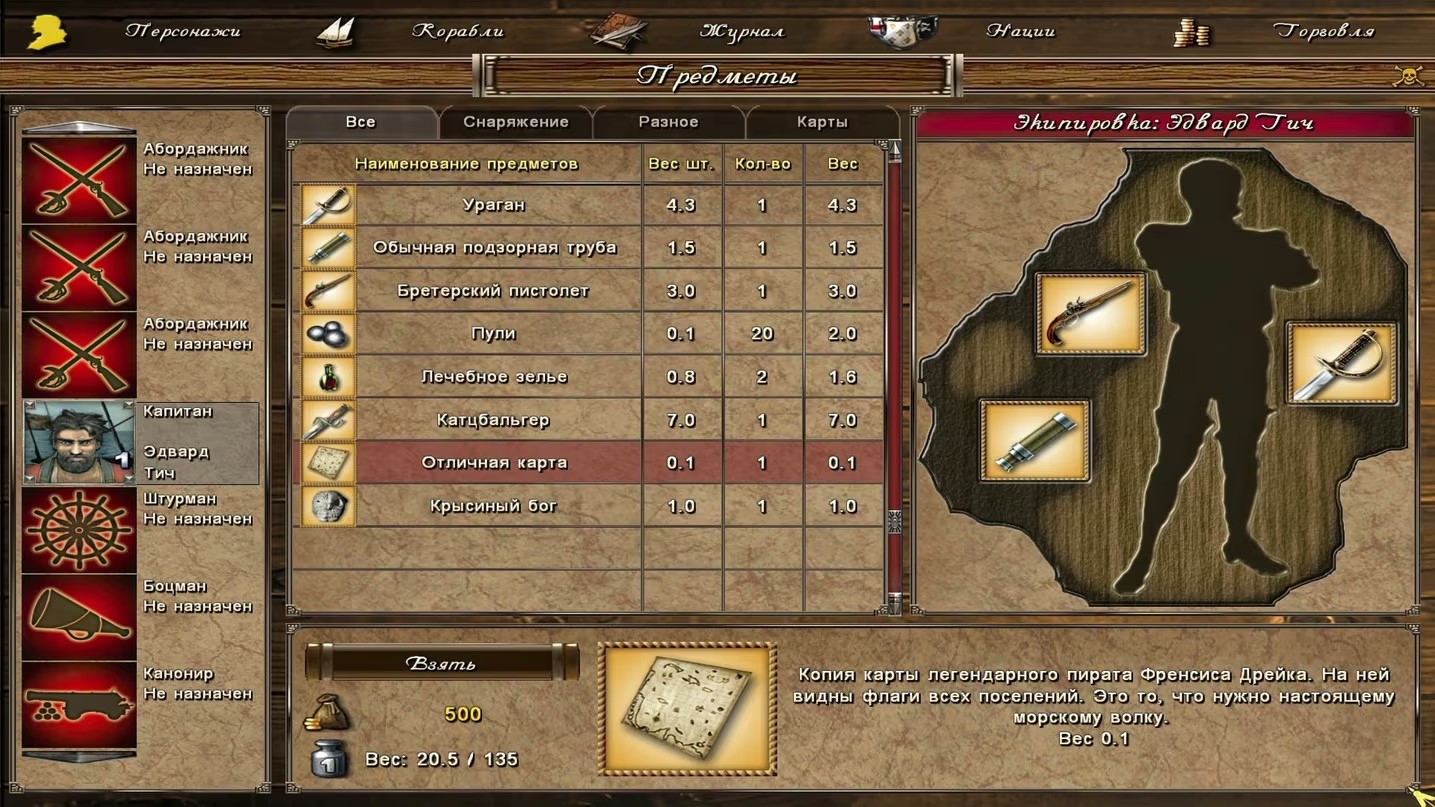The height and width of the screenshot is (807, 1435).
Task: Choose the Бретерский пистолет item
Action: coord(494,291)
